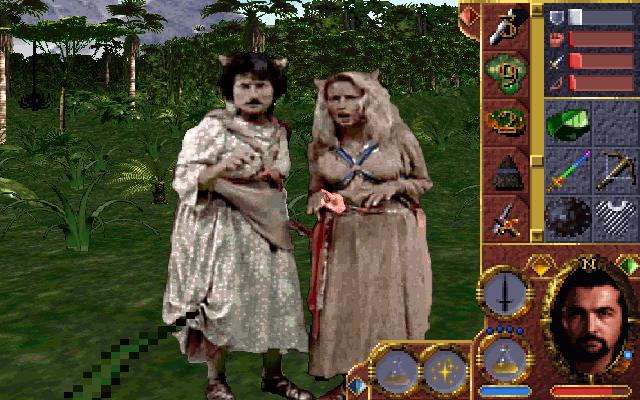Choose the dark spiked ball item
The width and height of the screenshot is (640, 400).
[568, 217]
